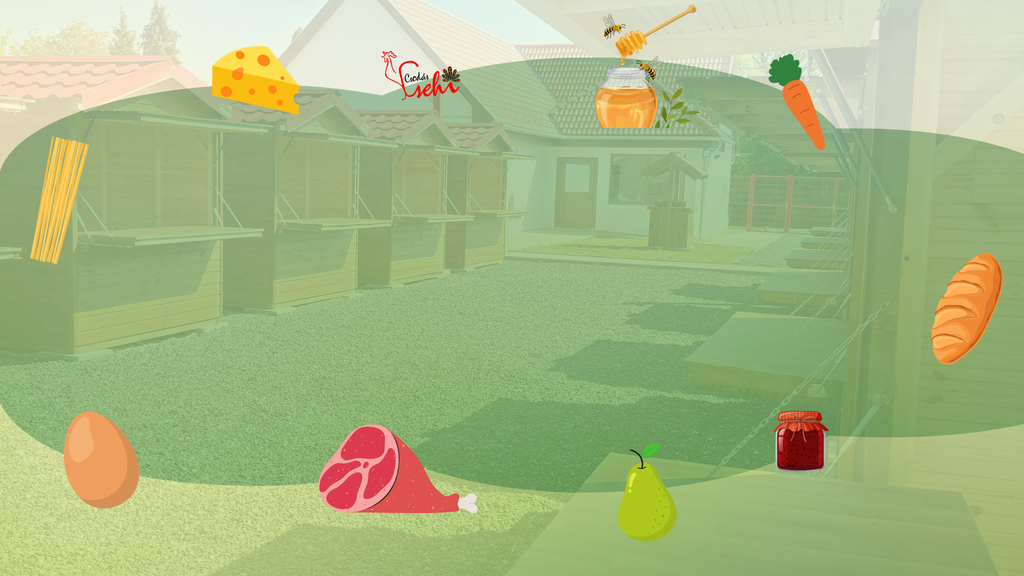Choose the green pear
This screenshot has height=576, width=1024.
click(x=645, y=499)
